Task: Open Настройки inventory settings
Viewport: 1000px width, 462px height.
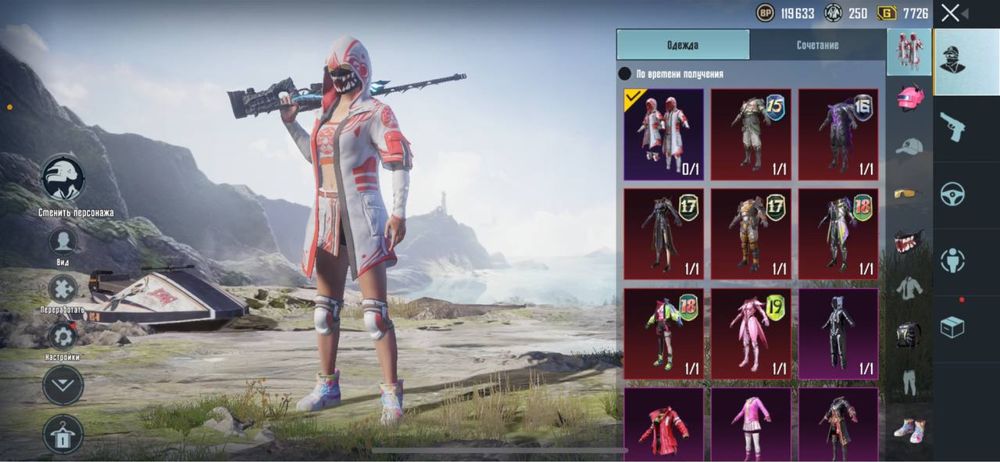Action: pos(63,336)
